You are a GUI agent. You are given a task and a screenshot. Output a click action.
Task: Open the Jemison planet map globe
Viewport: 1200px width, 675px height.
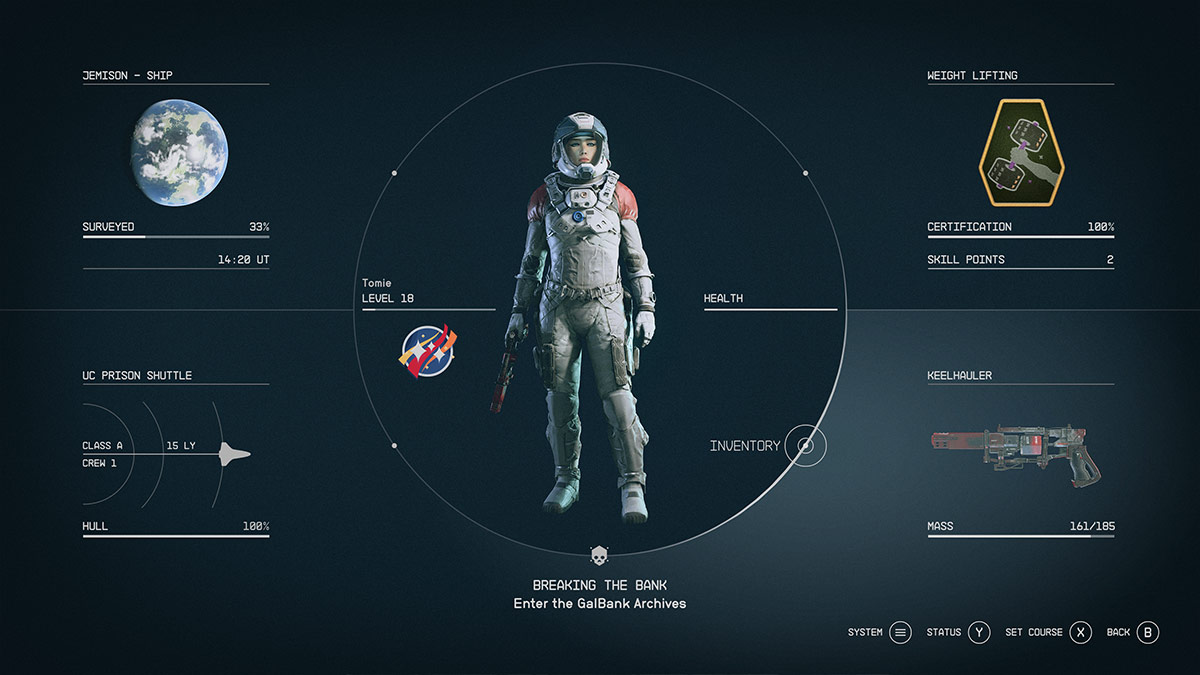pyautogui.click(x=180, y=153)
